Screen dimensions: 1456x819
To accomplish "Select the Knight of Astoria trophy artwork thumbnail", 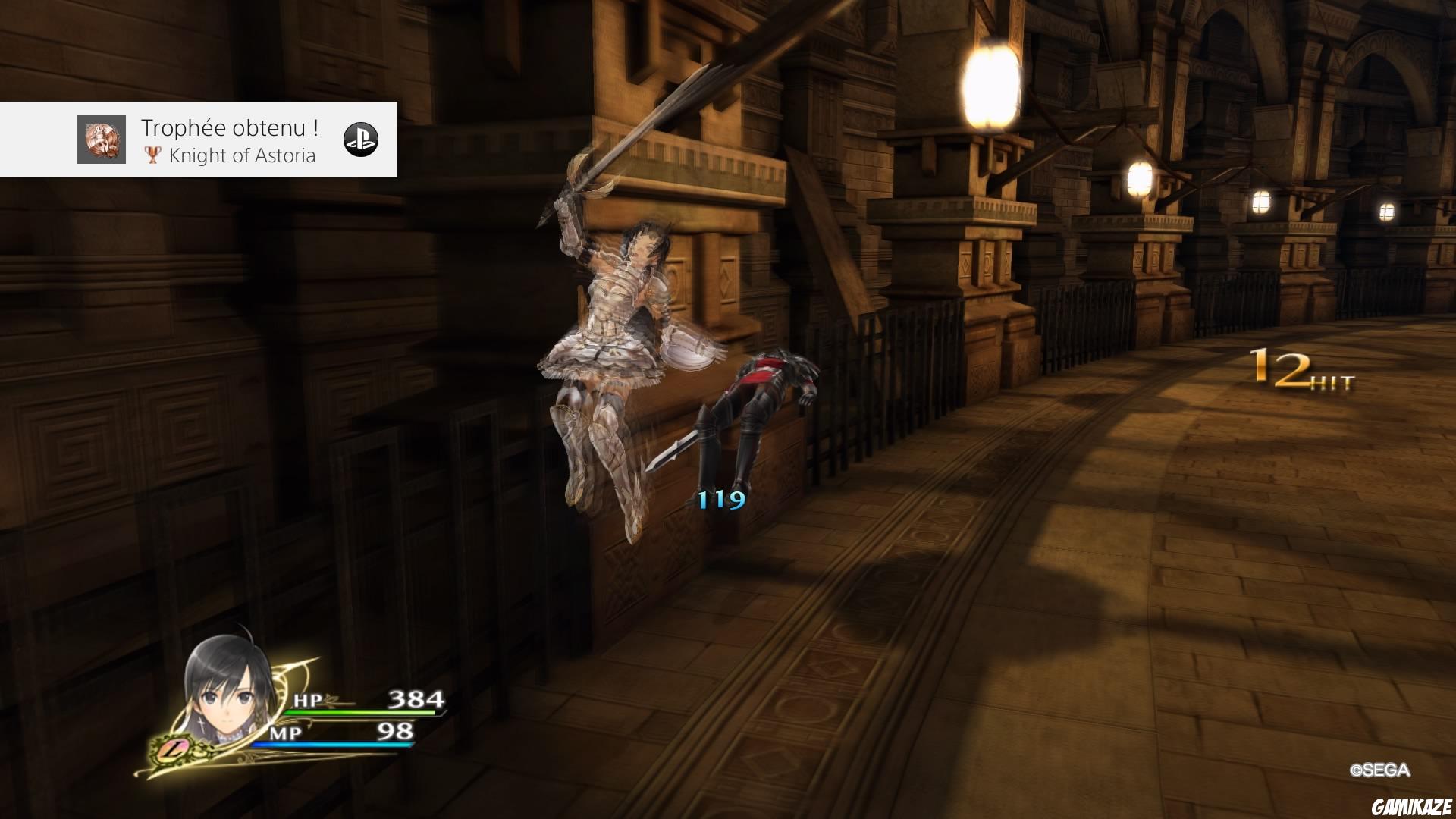I will [102, 140].
